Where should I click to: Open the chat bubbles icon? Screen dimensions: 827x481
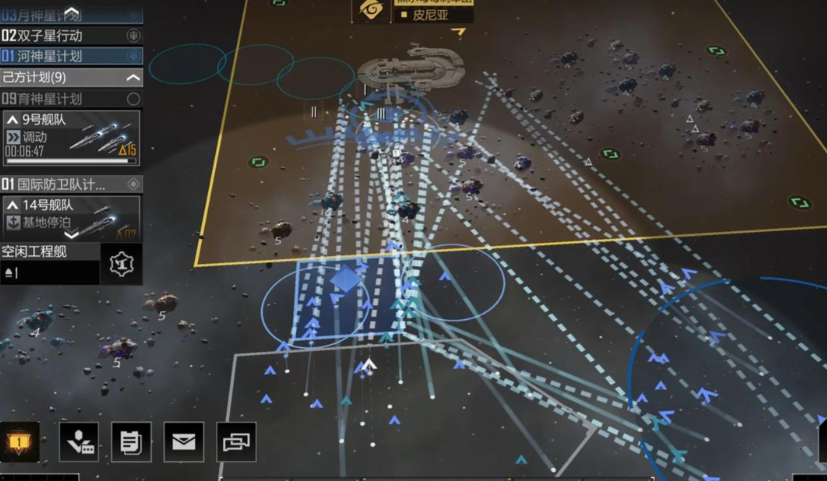(x=236, y=442)
